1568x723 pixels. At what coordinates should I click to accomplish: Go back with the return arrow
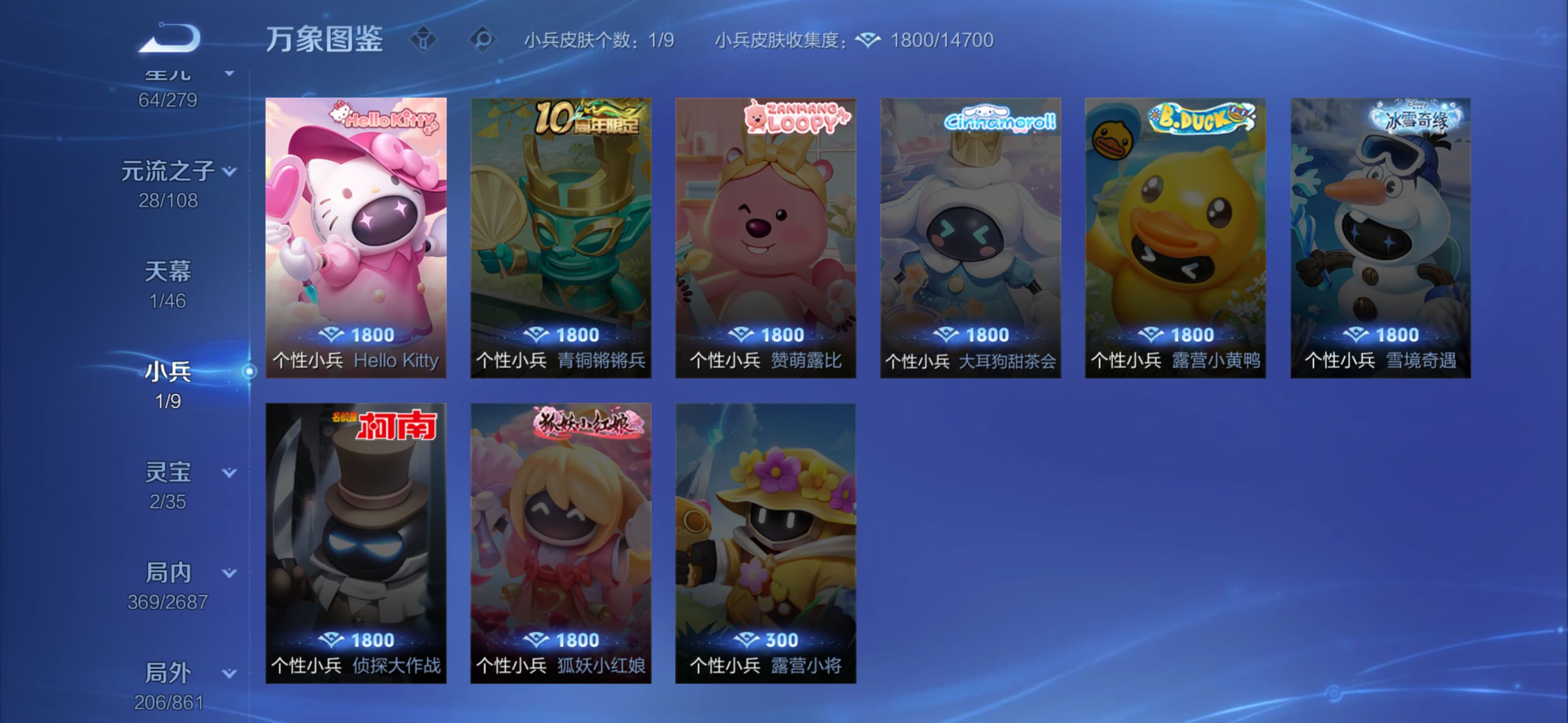(170, 38)
